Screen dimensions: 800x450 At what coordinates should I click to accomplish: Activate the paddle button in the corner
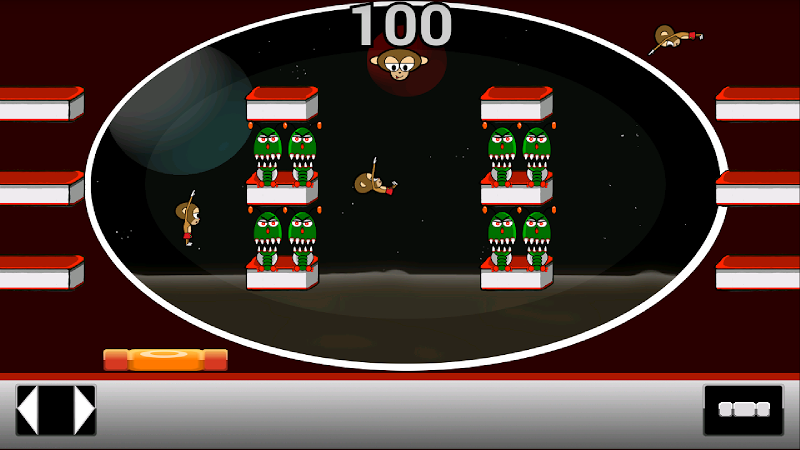click(x=743, y=410)
